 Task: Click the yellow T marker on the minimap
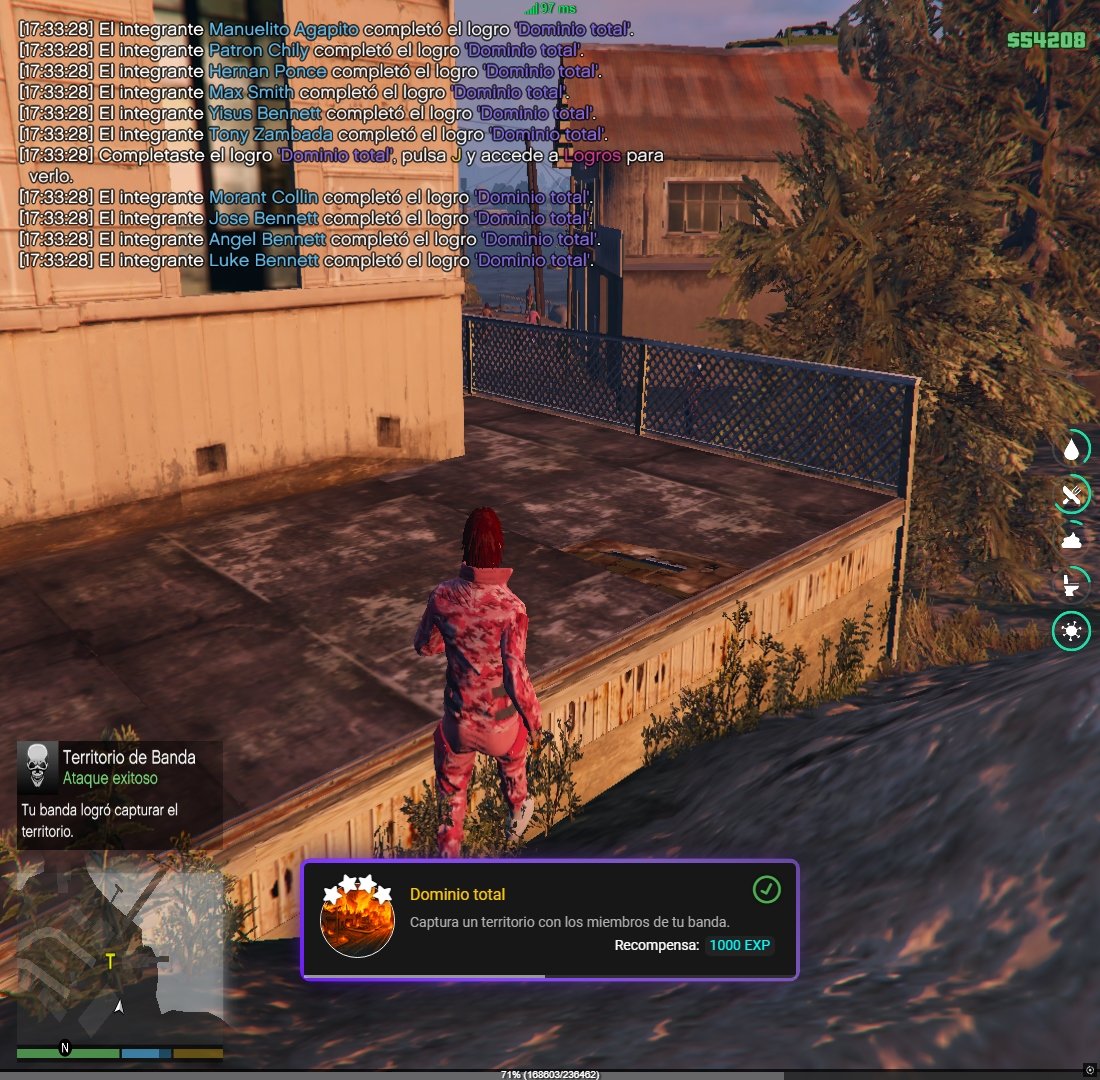111,962
